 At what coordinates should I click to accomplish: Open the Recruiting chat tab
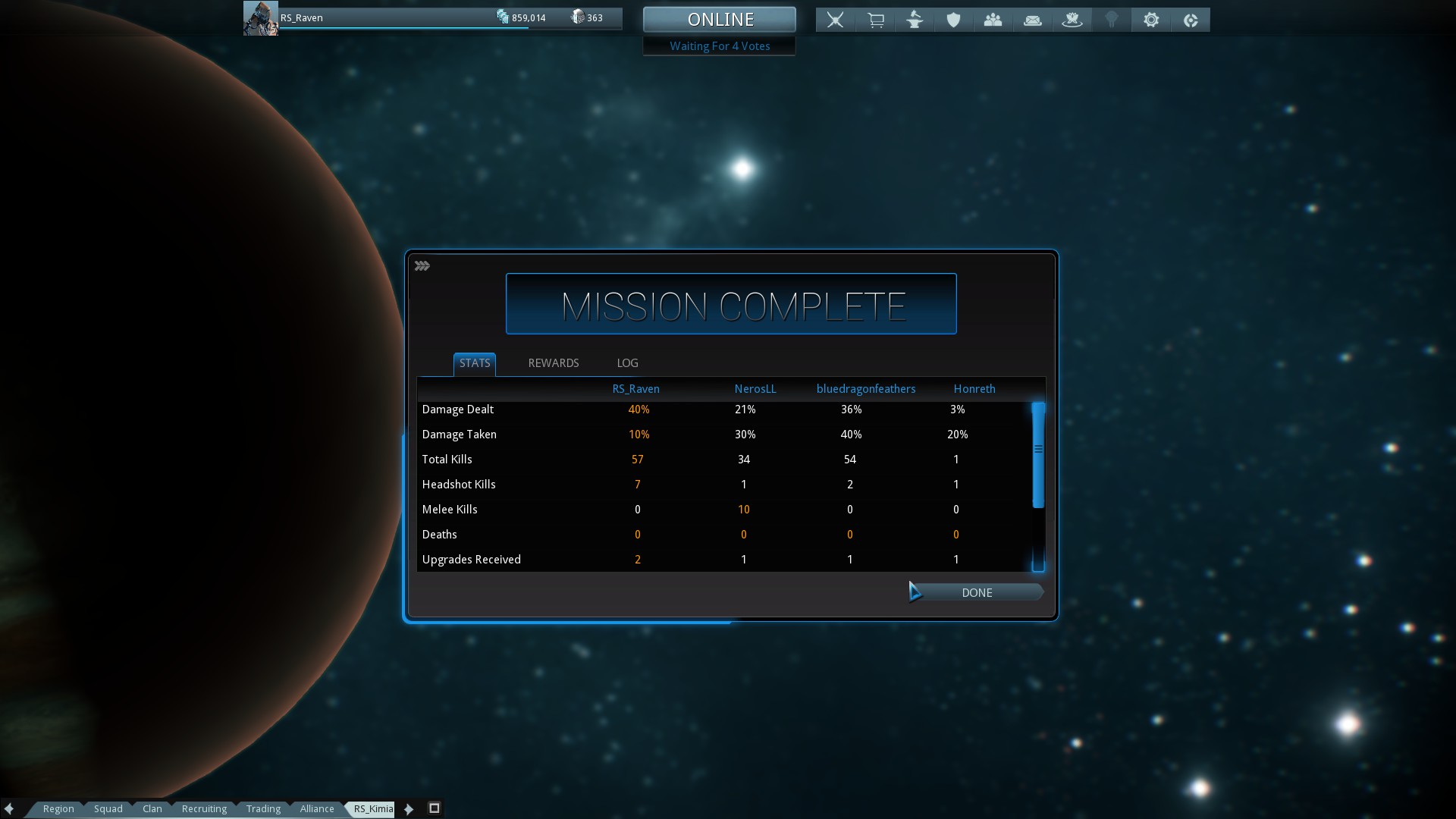(204, 808)
